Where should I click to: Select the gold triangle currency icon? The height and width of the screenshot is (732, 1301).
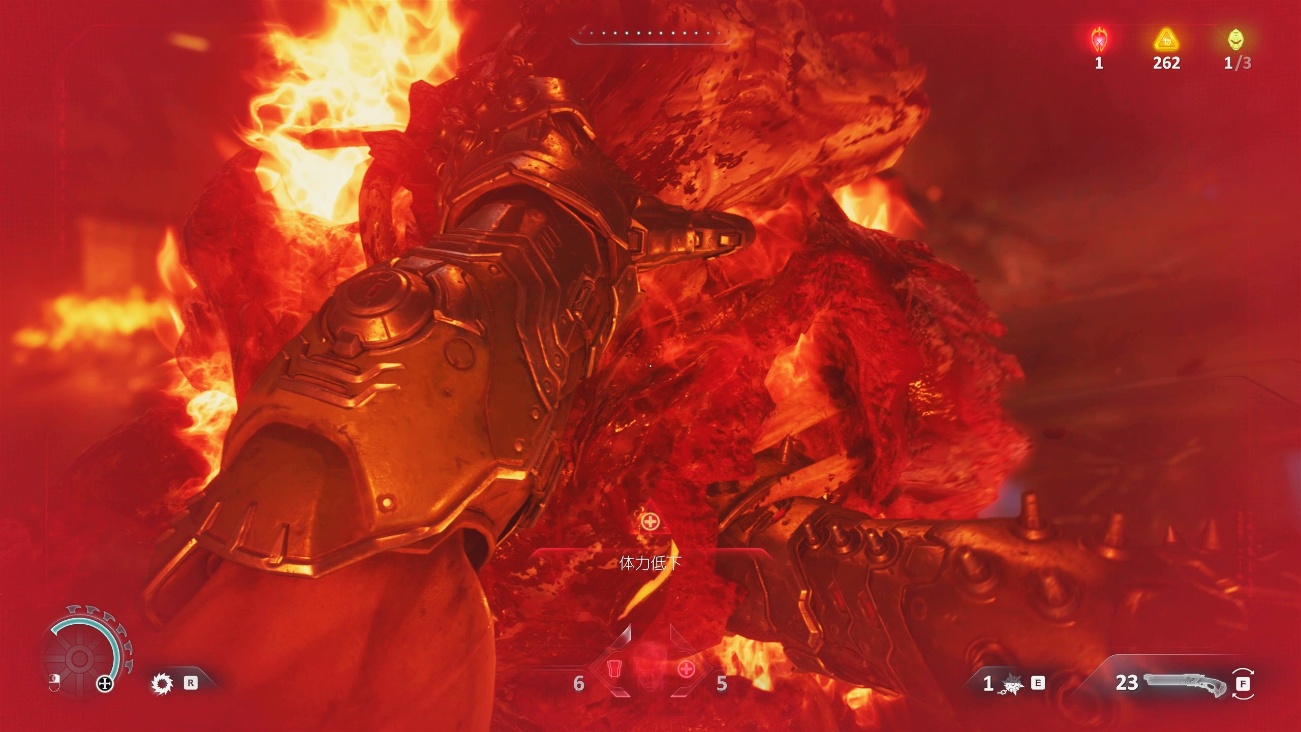pyautogui.click(x=1166, y=40)
